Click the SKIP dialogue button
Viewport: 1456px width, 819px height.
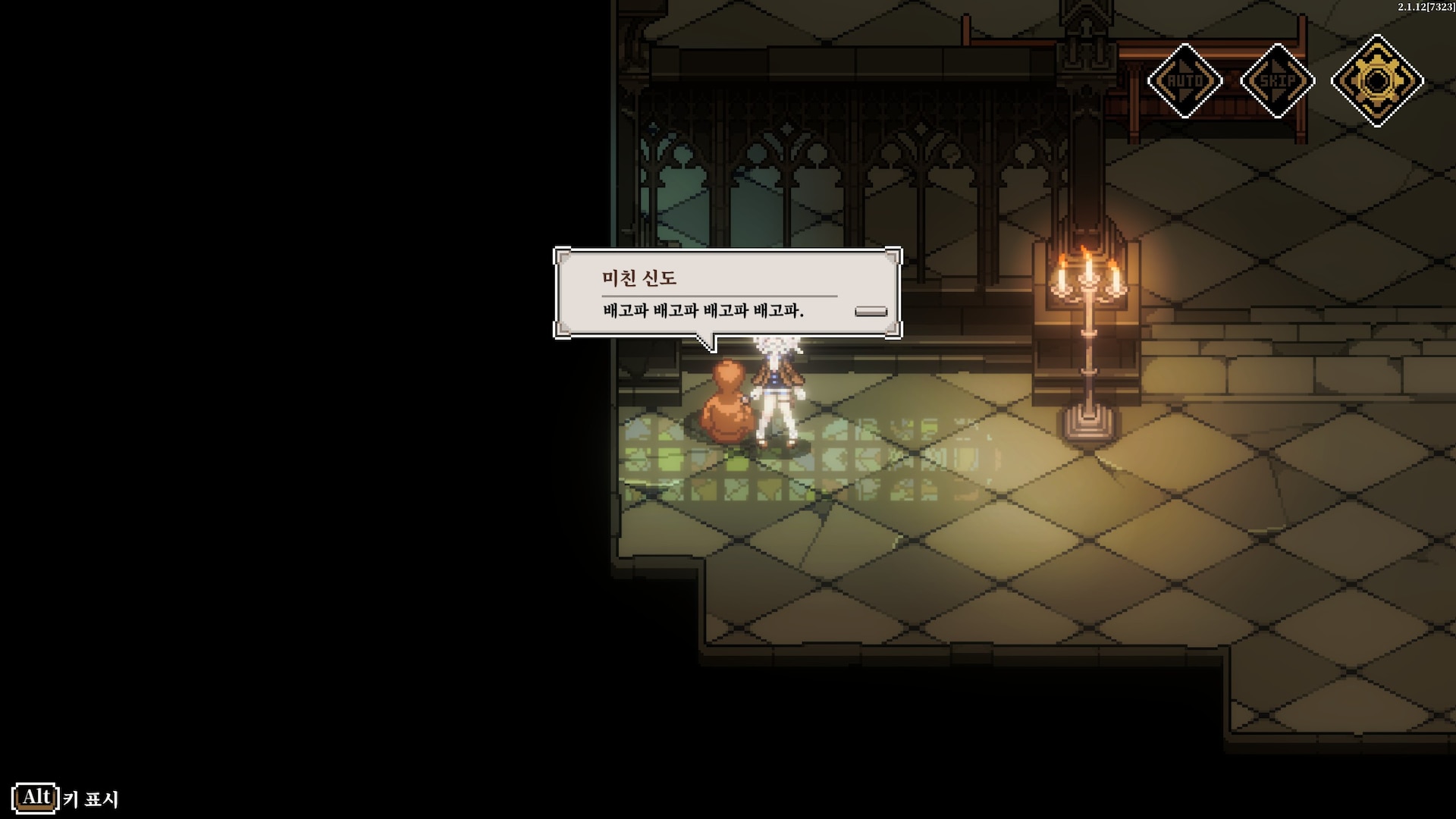coord(1278,80)
